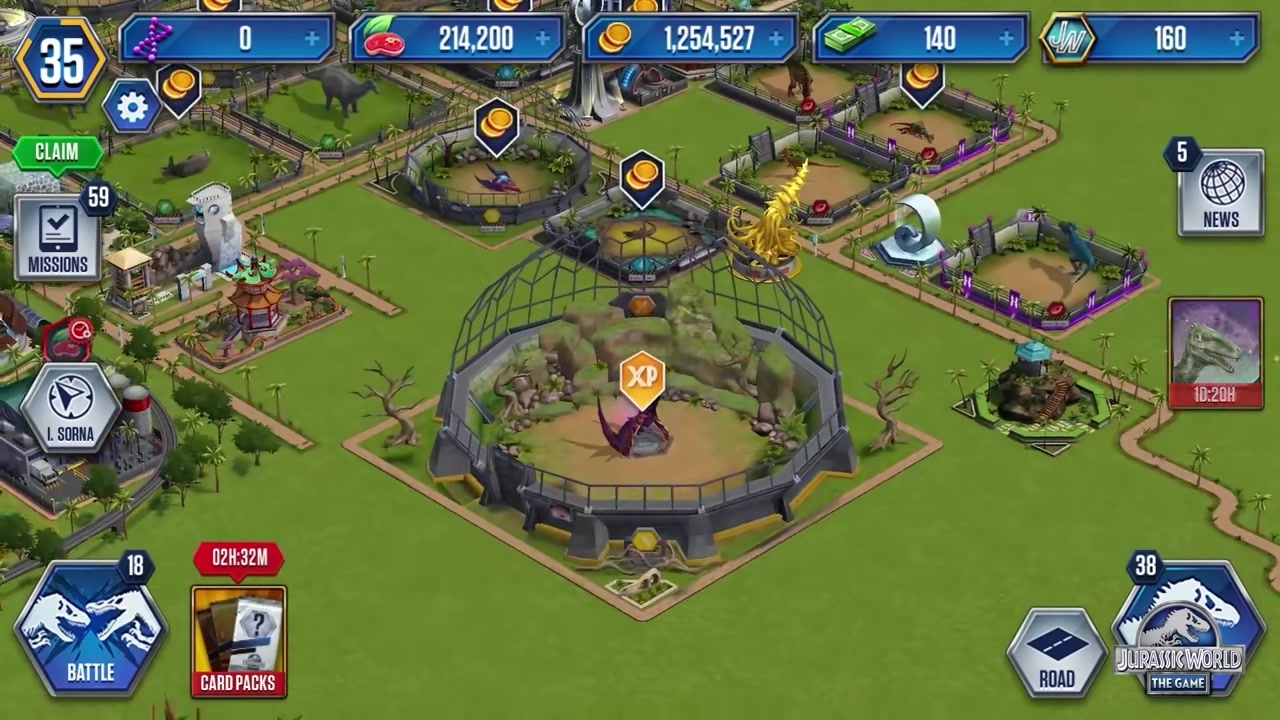Open the settings gear
Screen dimensions: 1280x720
[x=132, y=107]
